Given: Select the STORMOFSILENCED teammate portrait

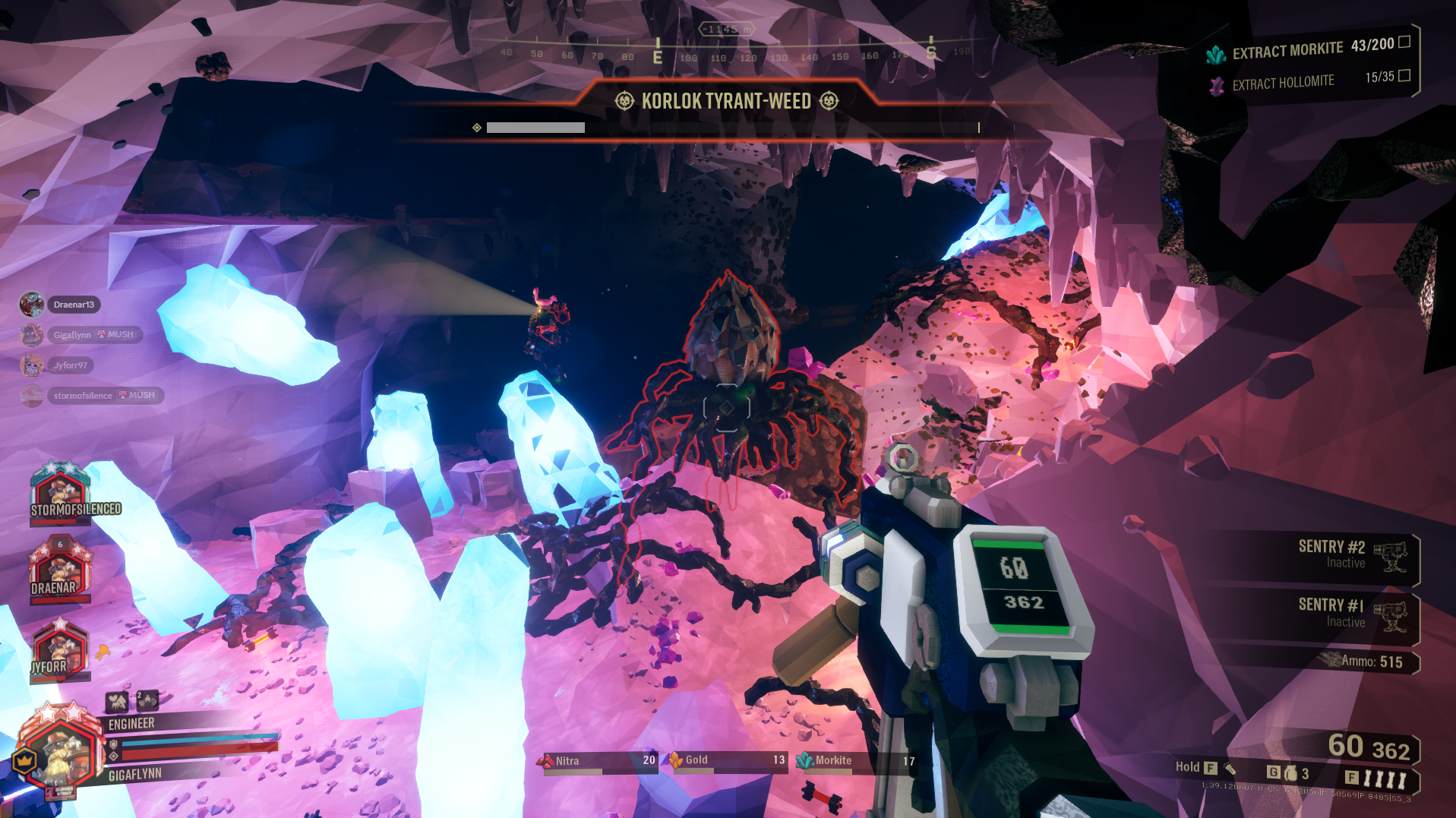Looking at the screenshot, I should pyautogui.click(x=59, y=493).
